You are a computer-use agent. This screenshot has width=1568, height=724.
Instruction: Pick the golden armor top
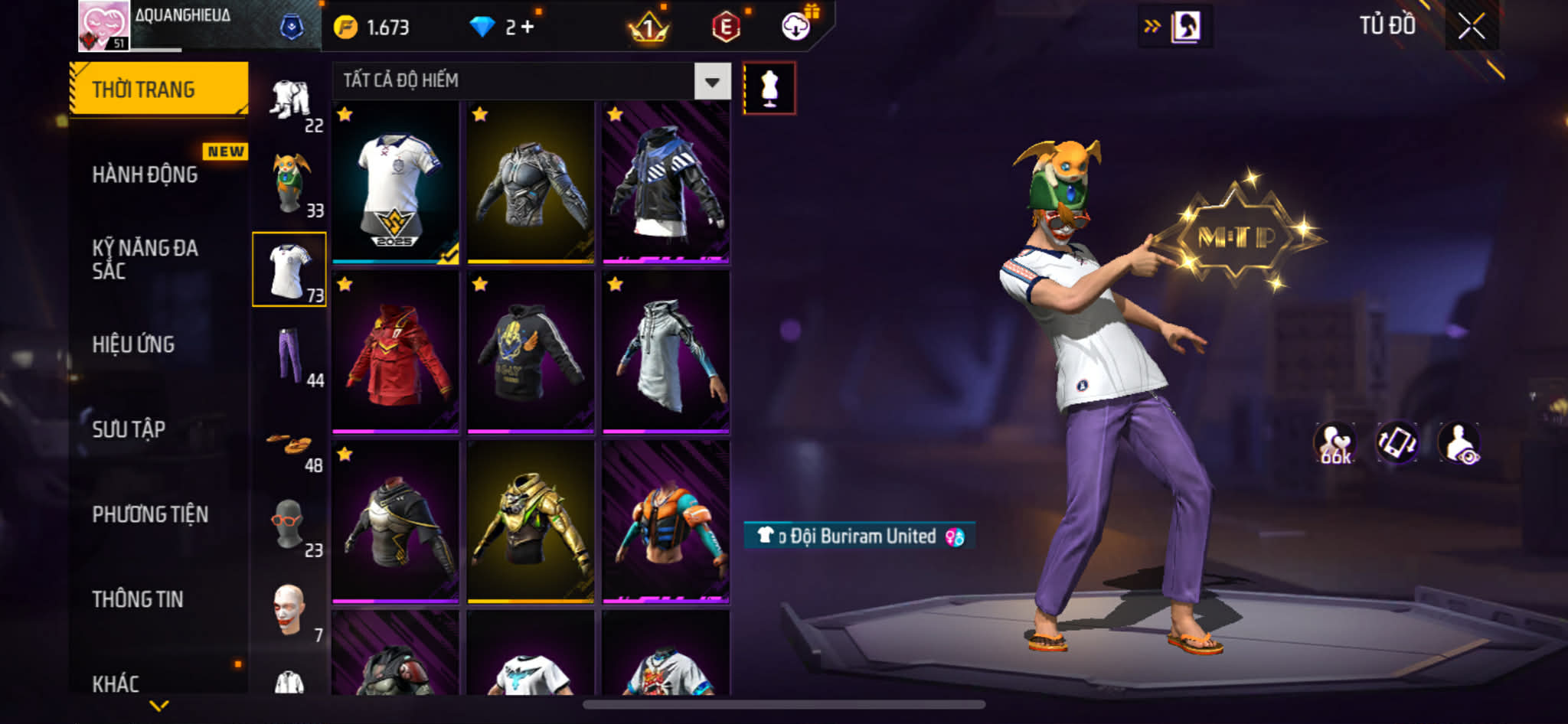[531, 522]
